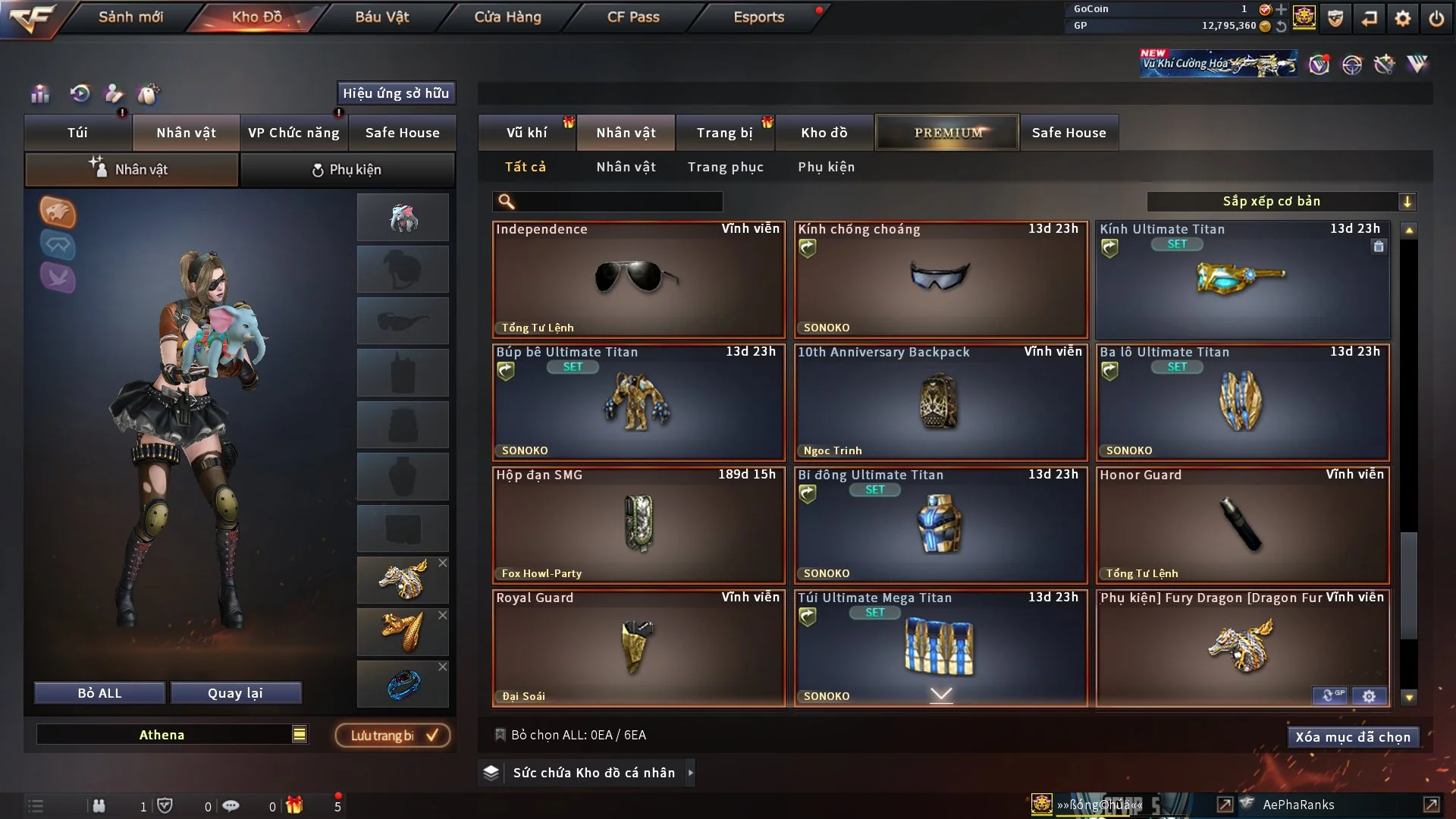Select the Hộp đạn SMG item
Screen dimensions: 1456x819
click(638, 525)
